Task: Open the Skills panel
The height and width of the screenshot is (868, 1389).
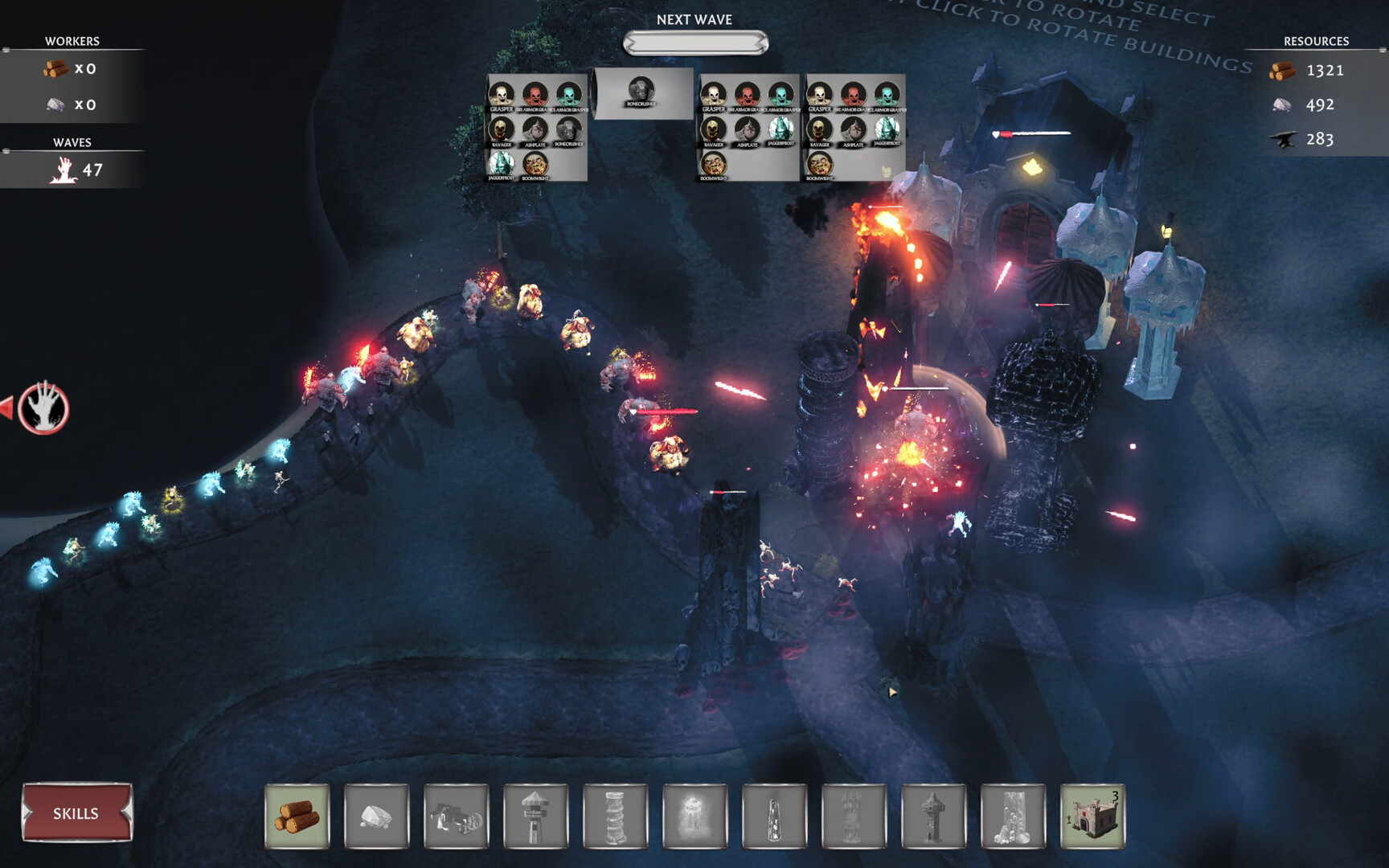Action: (76, 813)
